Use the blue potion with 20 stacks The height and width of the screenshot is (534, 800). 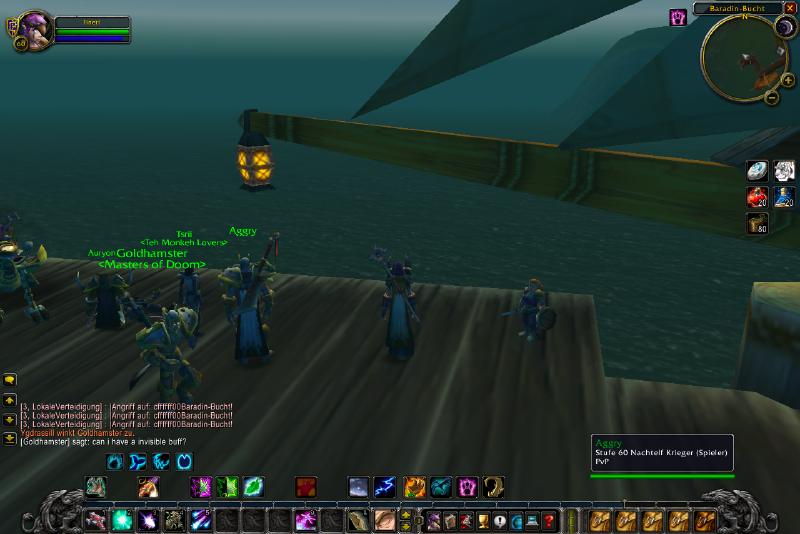(784, 197)
